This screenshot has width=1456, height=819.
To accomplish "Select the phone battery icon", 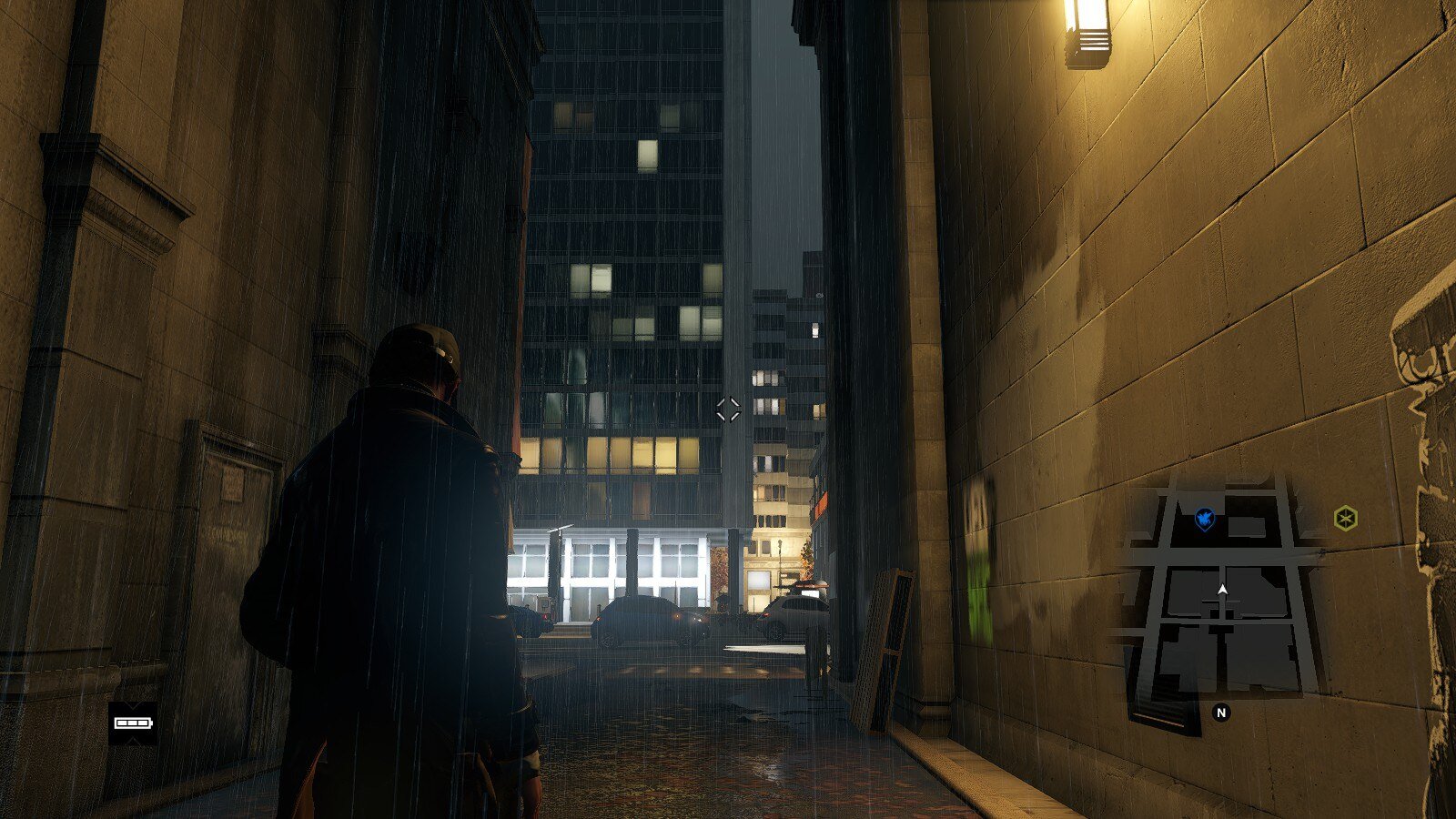I will [x=133, y=723].
